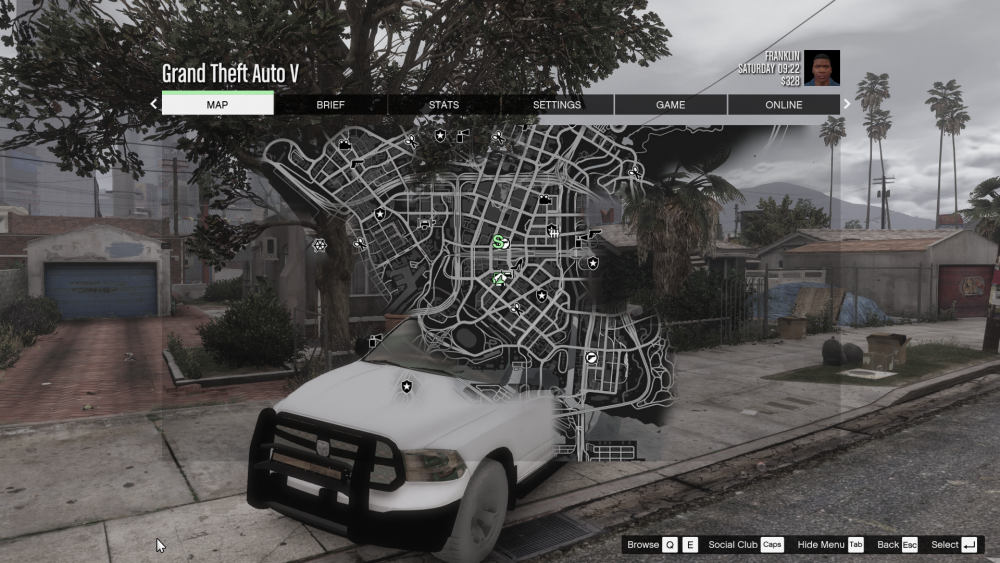This screenshot has width=1000, height=563.
Task: Go to the SETTINGS tab
Action: pyautogui.click(x=557, y=104)
